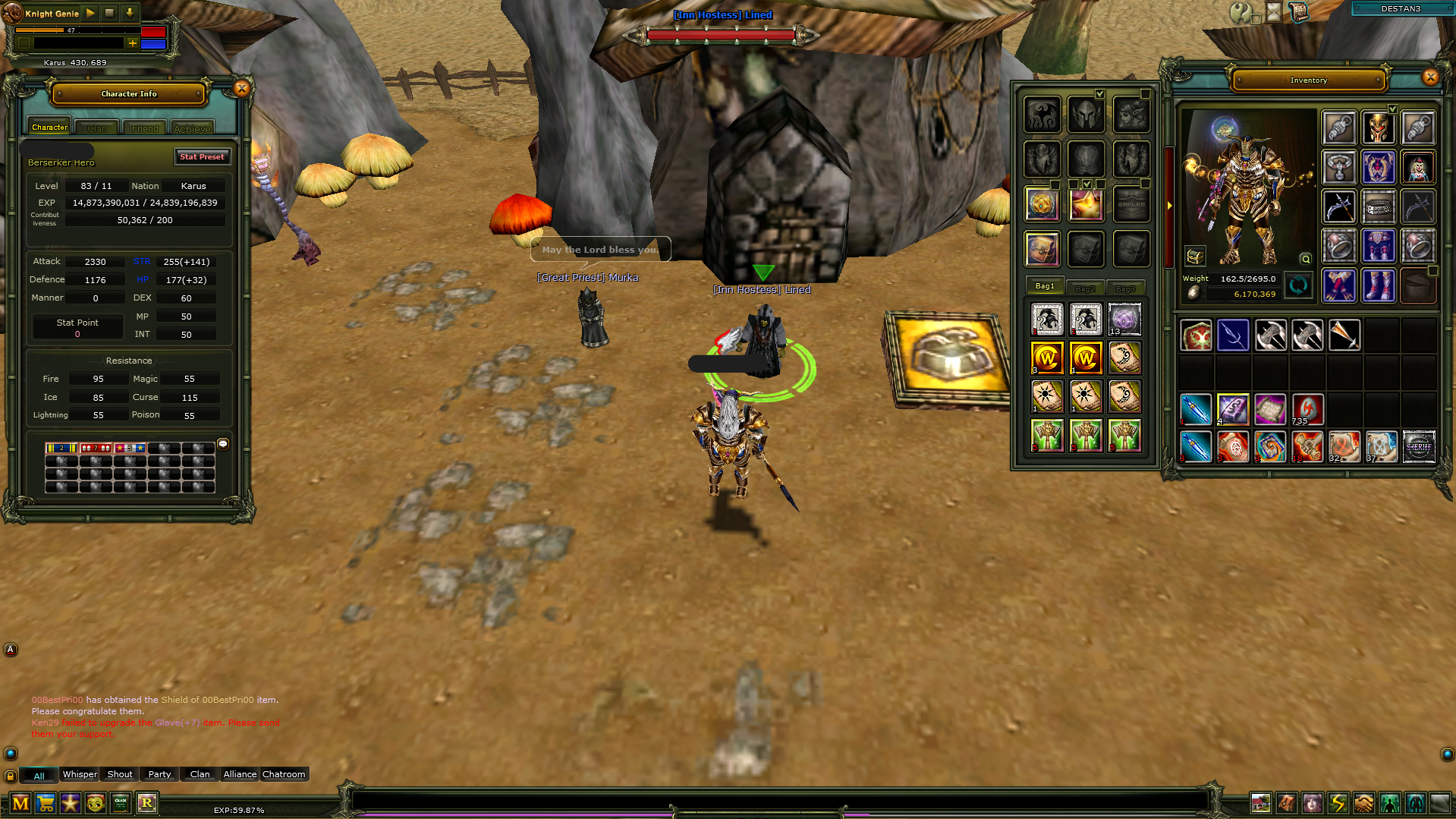Image resolution: width=1456 pixels, height=819 pixels.
Task: Click the refresh arrows button beside weight
Action: pos(1298,285)
